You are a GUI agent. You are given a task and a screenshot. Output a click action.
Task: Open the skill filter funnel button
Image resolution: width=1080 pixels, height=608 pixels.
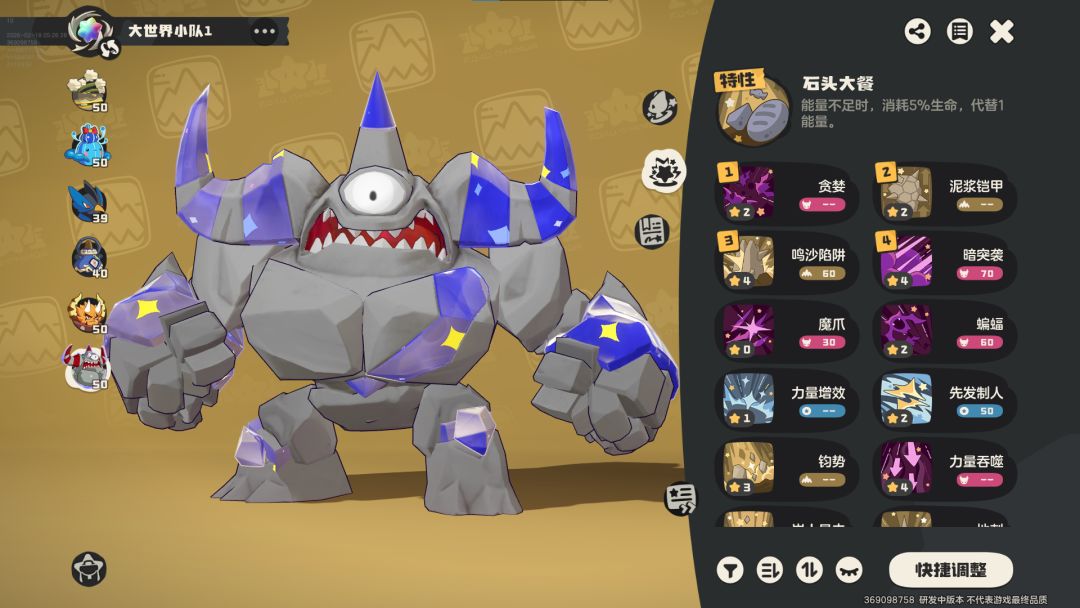730,570
